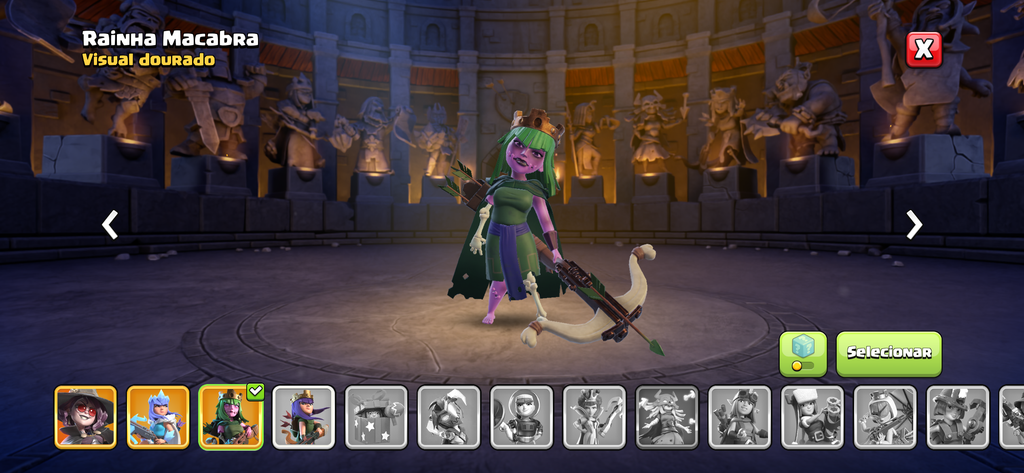Select the locked gift box skin thumbnail
Image resolution: width=1024 pixels, height=473 pixels.
tap(376, 416)
